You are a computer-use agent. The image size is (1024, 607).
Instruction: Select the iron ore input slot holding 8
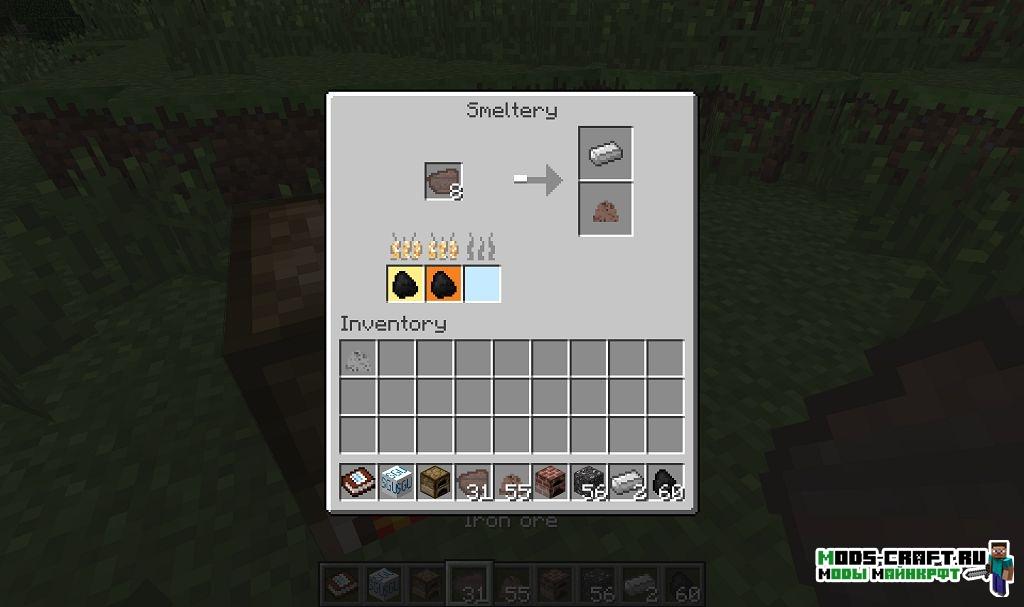click(x=443, y=181)
